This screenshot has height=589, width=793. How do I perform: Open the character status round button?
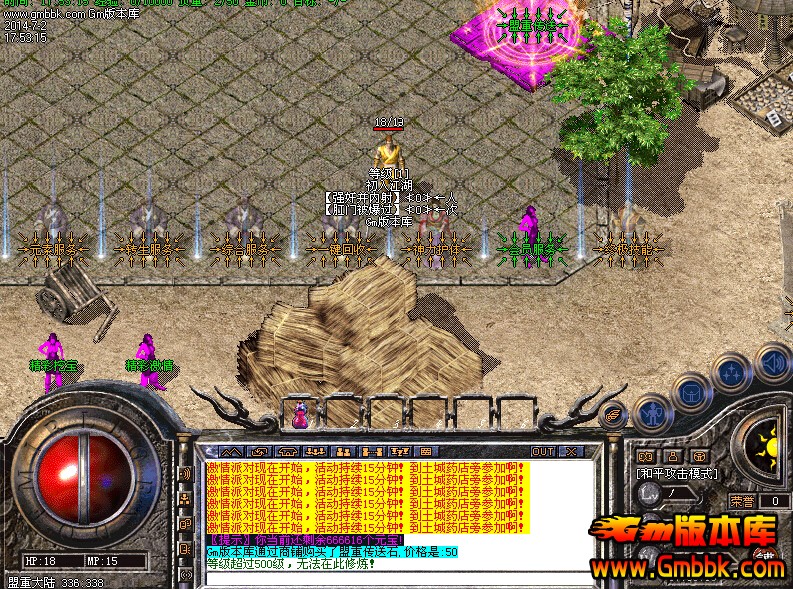pyautogui.click(x=652, y=411)
